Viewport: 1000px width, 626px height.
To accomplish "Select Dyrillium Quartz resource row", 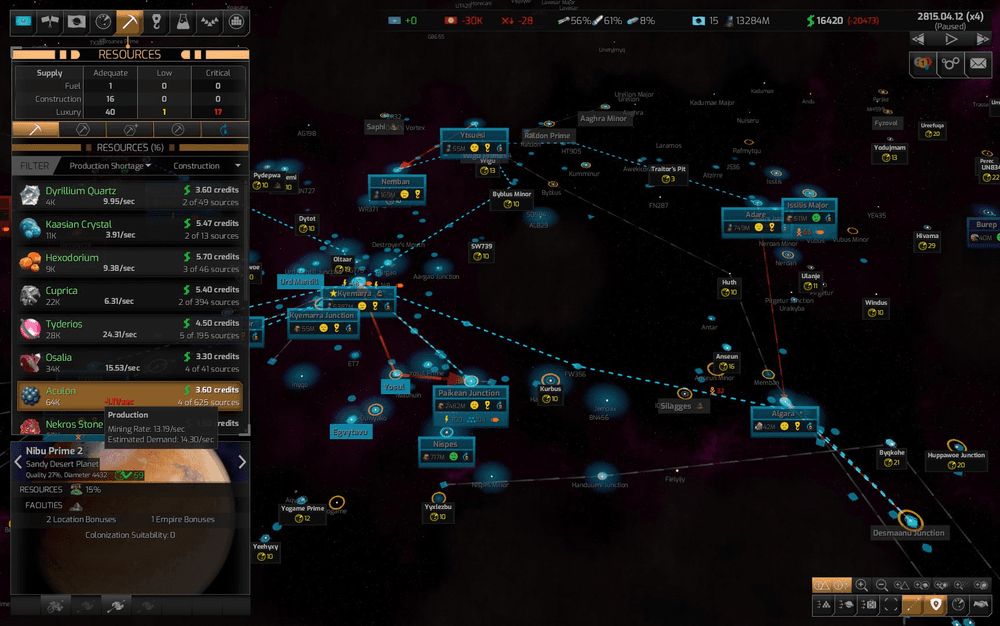I will [130, 196].
